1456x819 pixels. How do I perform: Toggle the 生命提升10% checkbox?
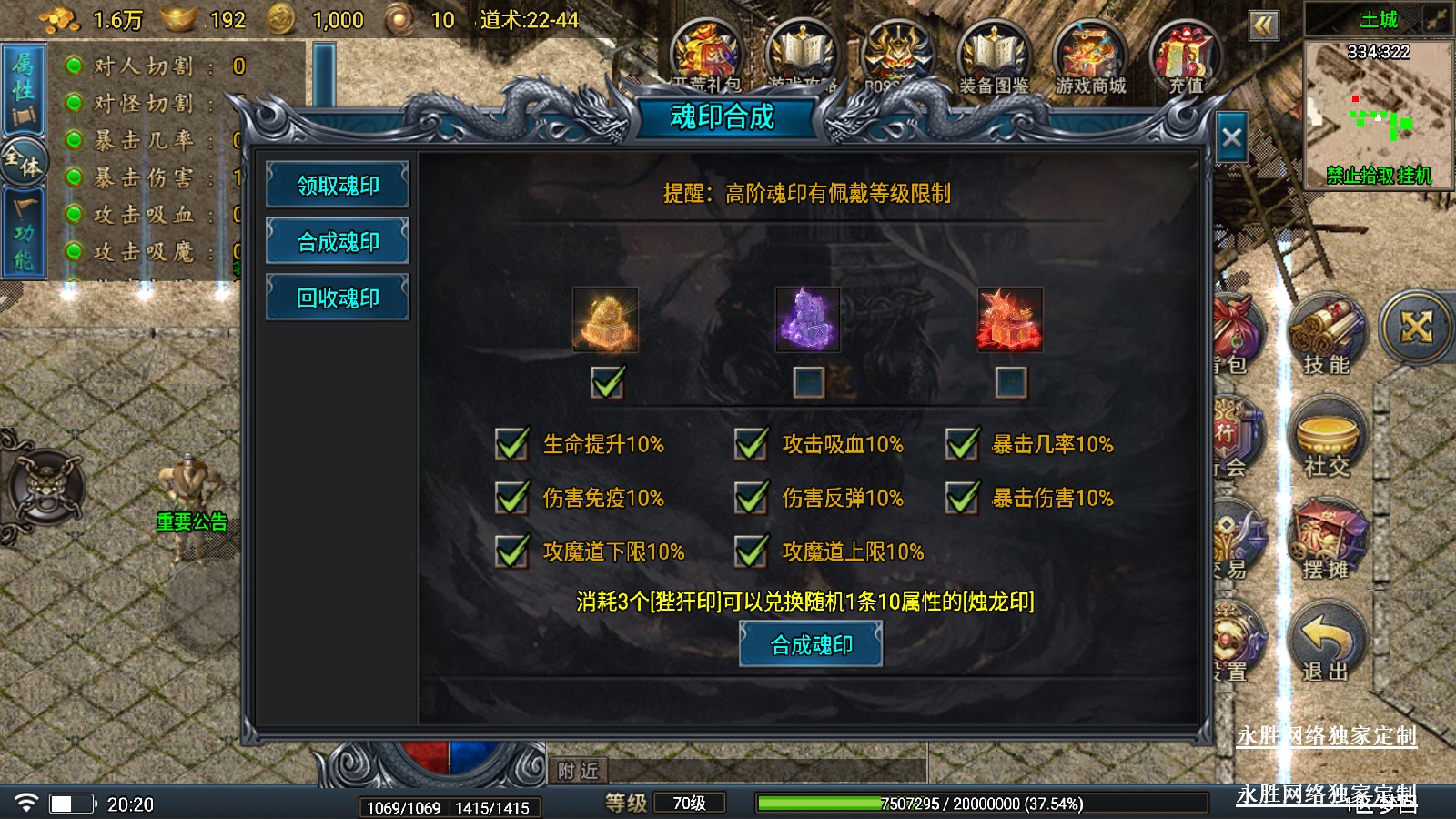[x=511, y=444]
